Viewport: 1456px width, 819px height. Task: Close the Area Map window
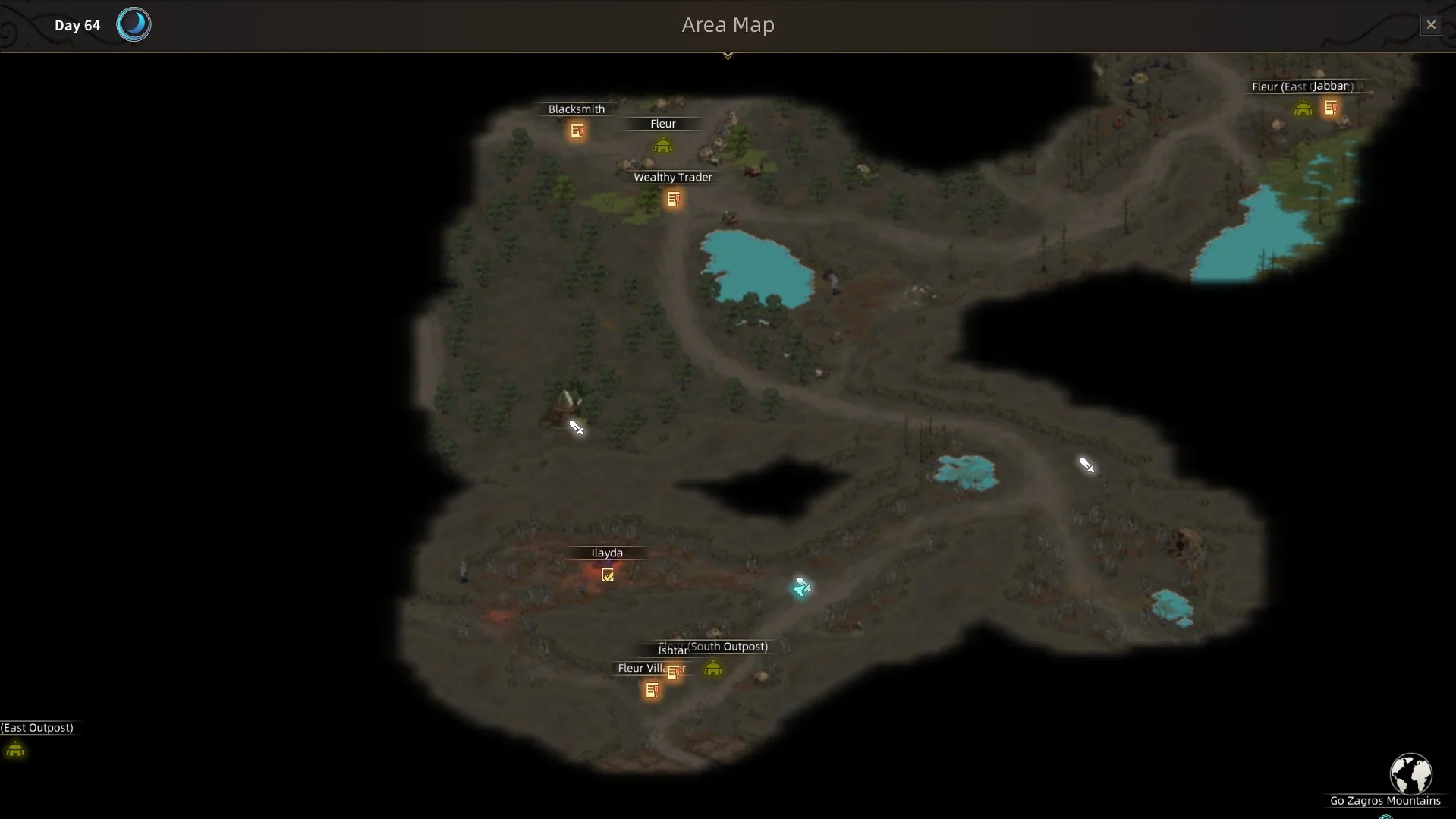click(x=1431, y=25)
